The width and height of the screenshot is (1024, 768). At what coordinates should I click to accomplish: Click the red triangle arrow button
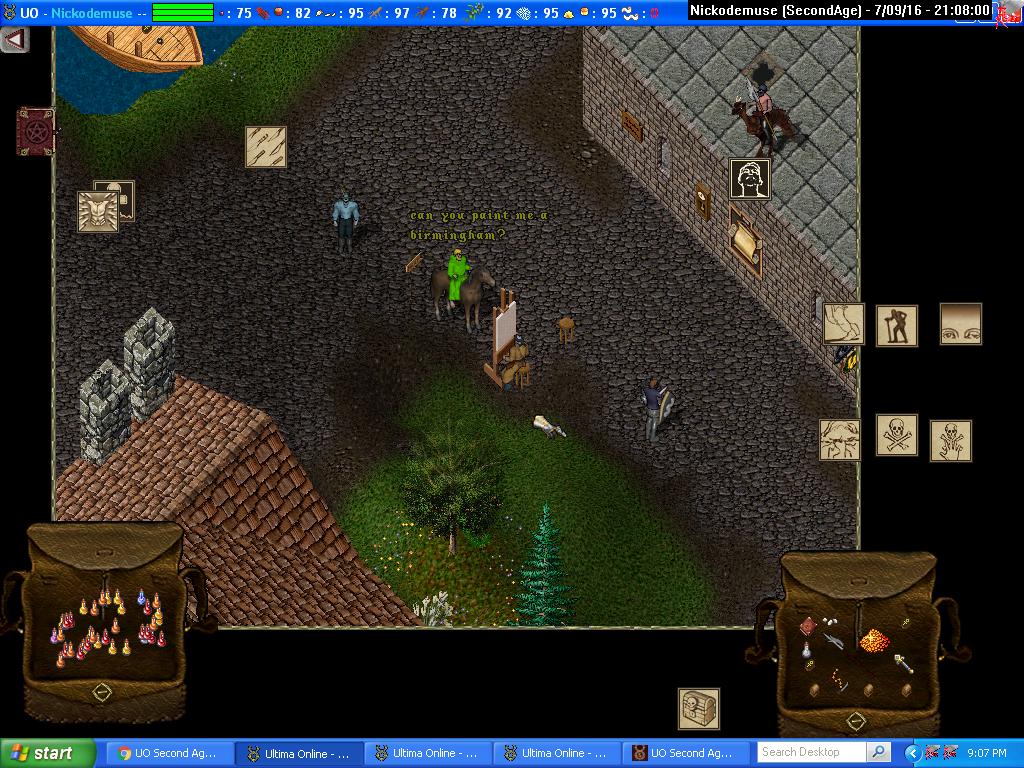click(14, 40)
